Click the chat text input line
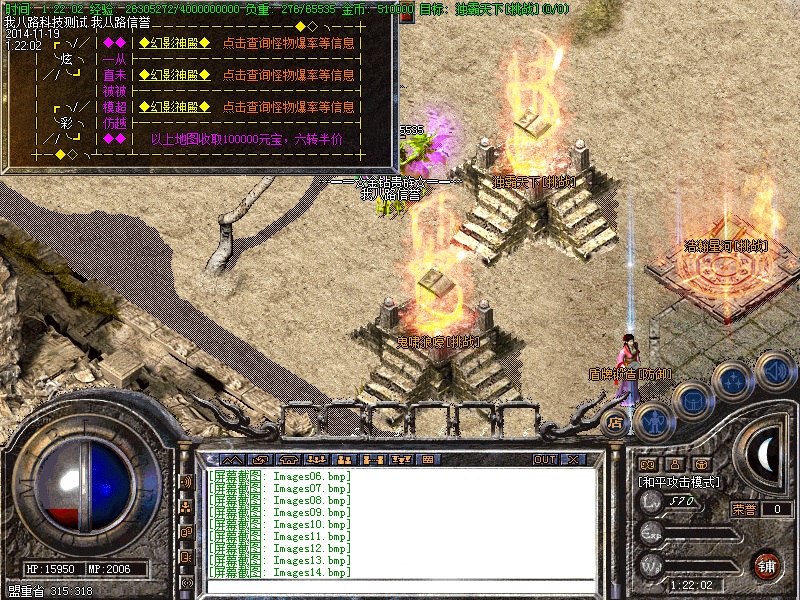 [400, 586]
